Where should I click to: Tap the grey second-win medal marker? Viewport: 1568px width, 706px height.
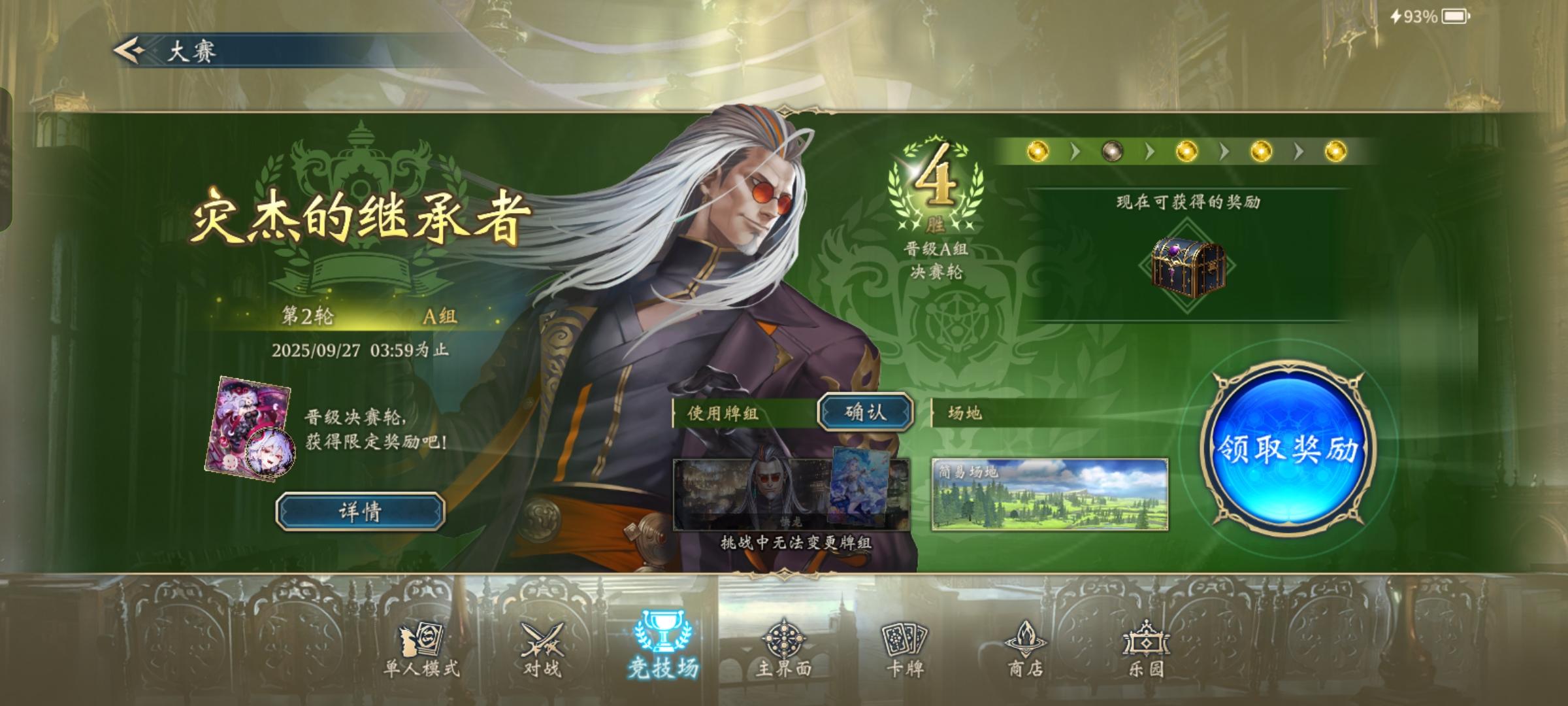1114,150
